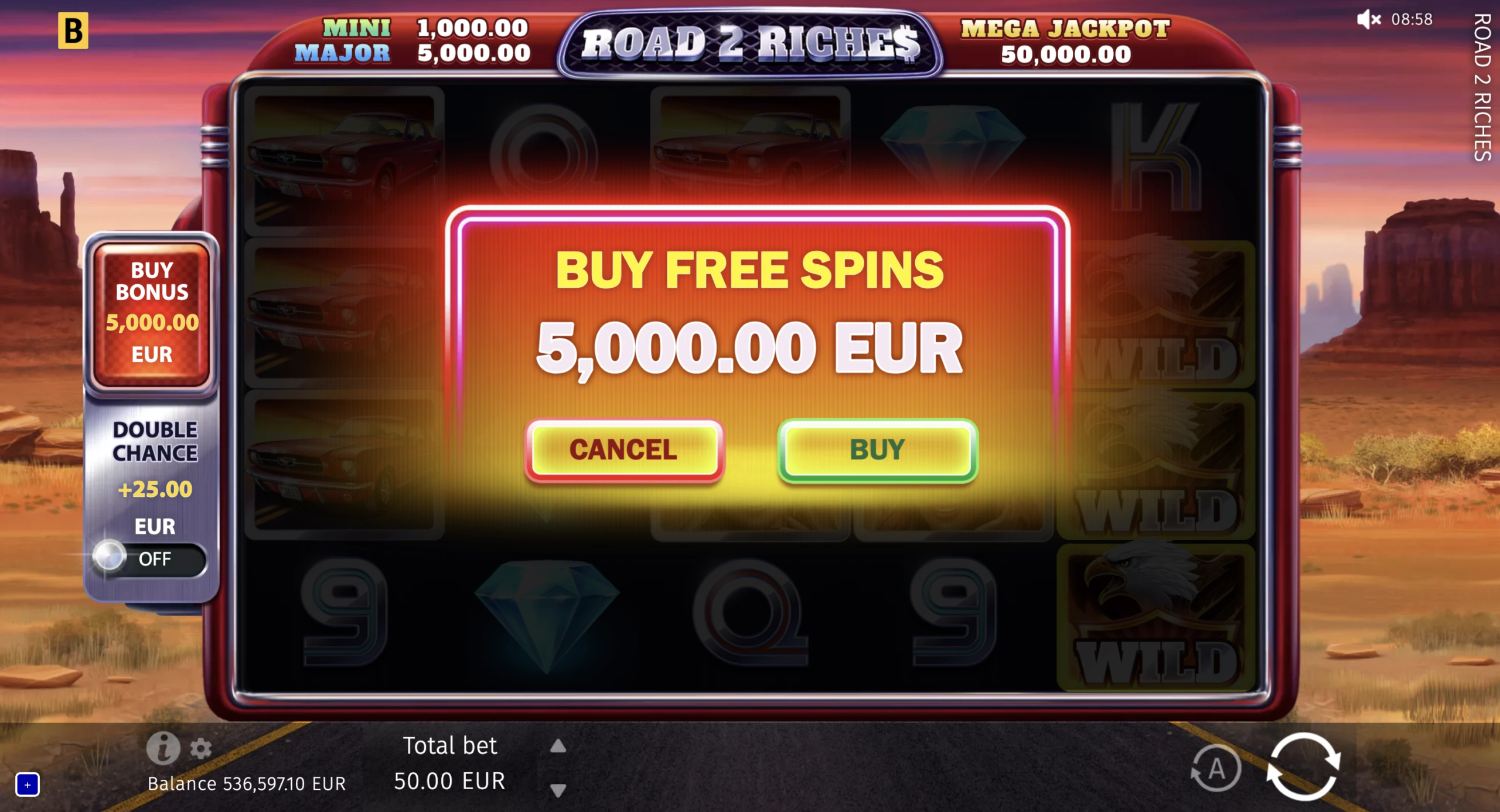Click the yellow B logo
This screenshot has height=812, width=1500.
click(73, 30)
